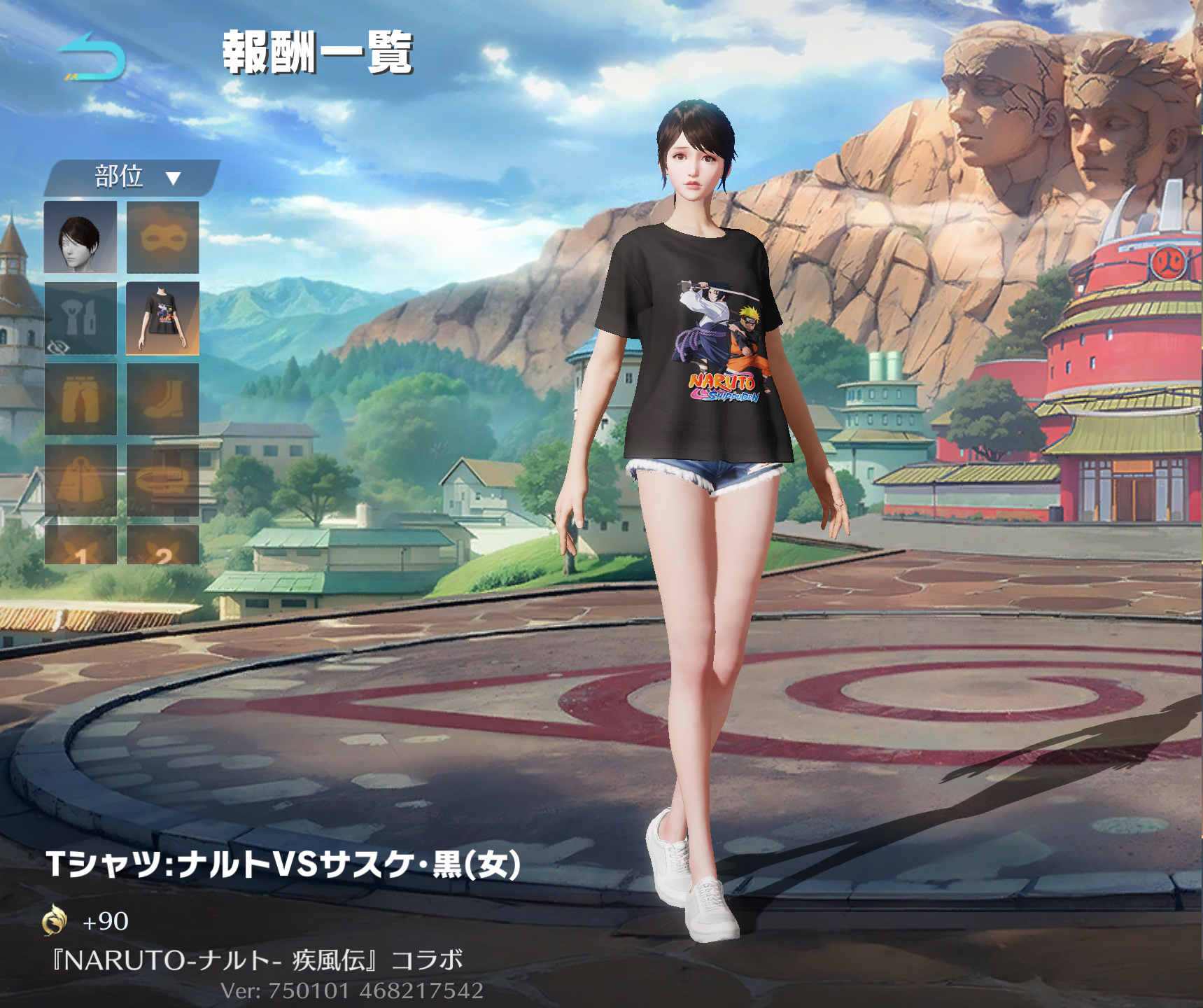Select the black hair slot
1203x1008 pixels.
pos(80,237)
